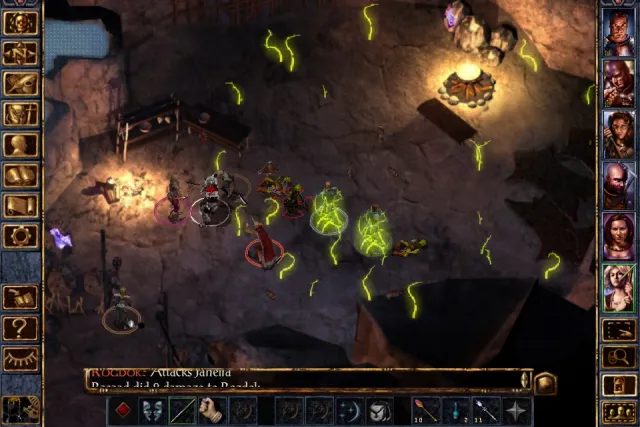This screenshot has height=427, width=640.
Task: Select the red gem action button
Action: tap(122, 410)
